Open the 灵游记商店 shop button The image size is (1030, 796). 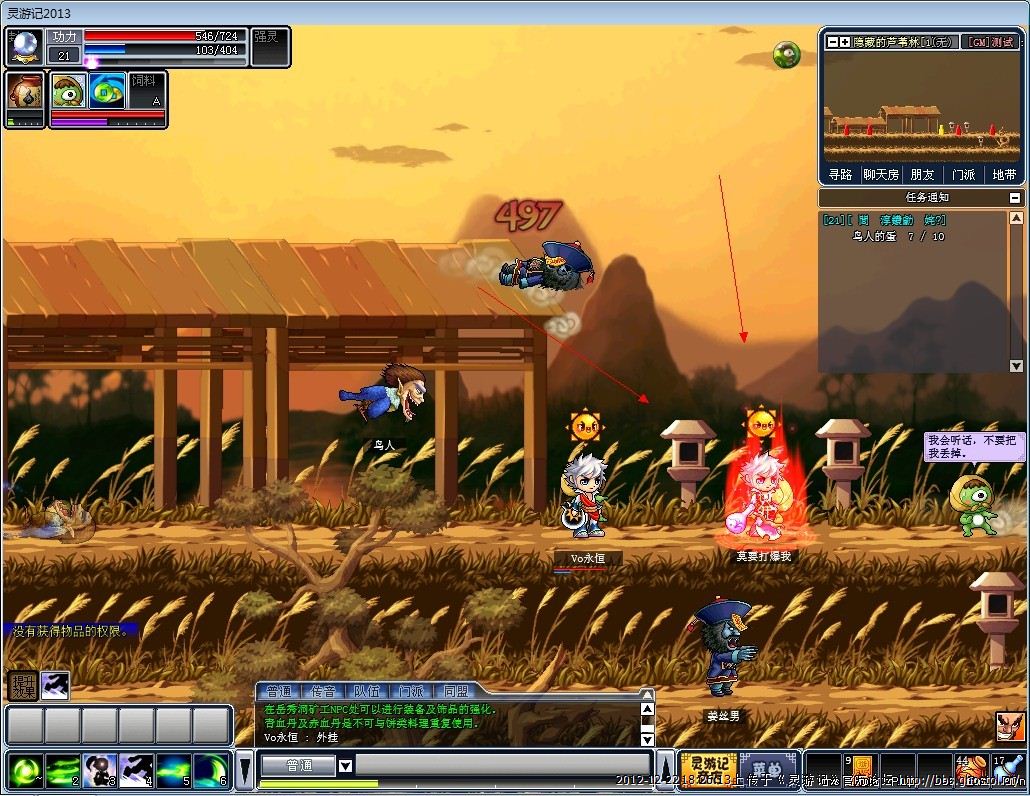708,770
